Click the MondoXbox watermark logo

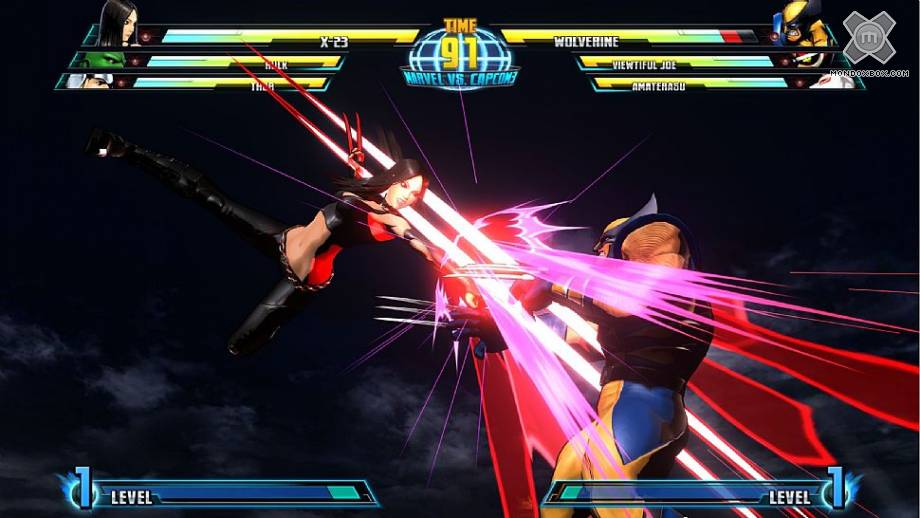868,38
